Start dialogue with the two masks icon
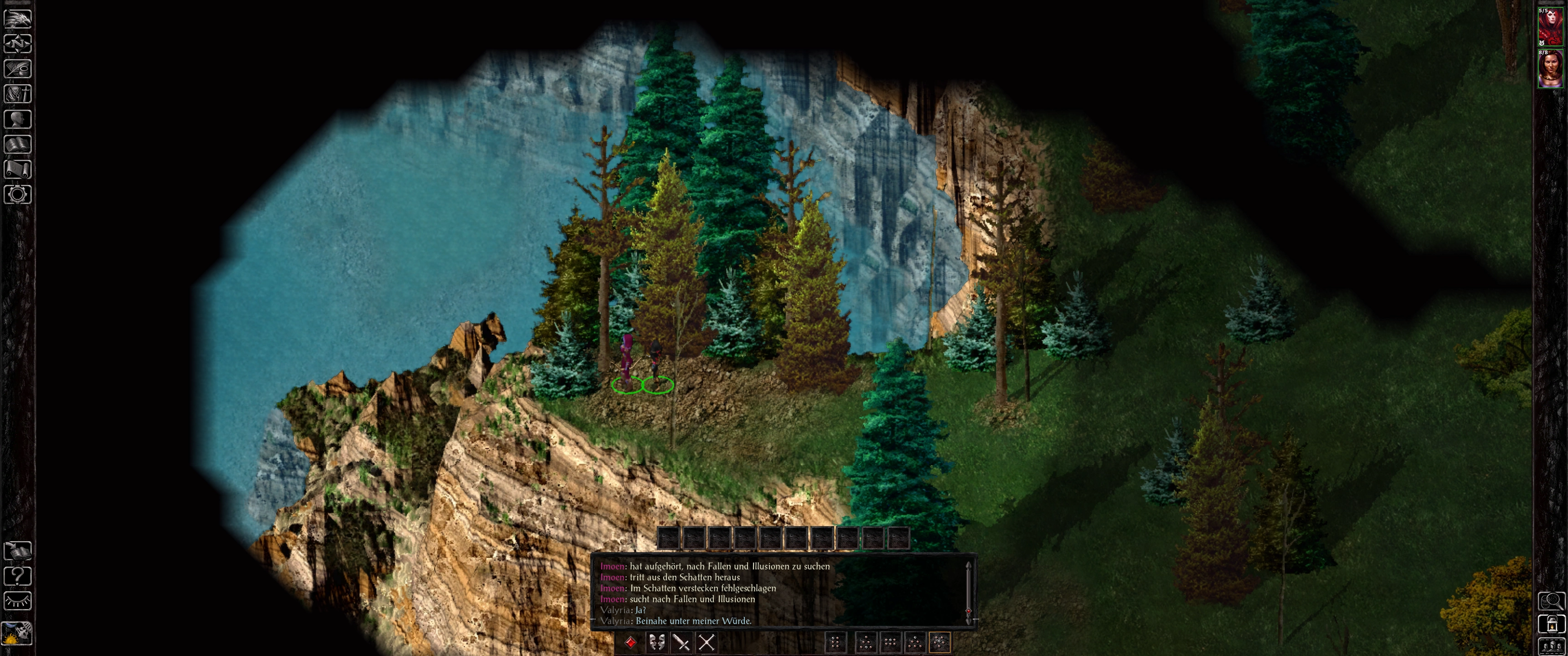The height and width of the screenshot is (656, 1568). [x=656, y=642]
